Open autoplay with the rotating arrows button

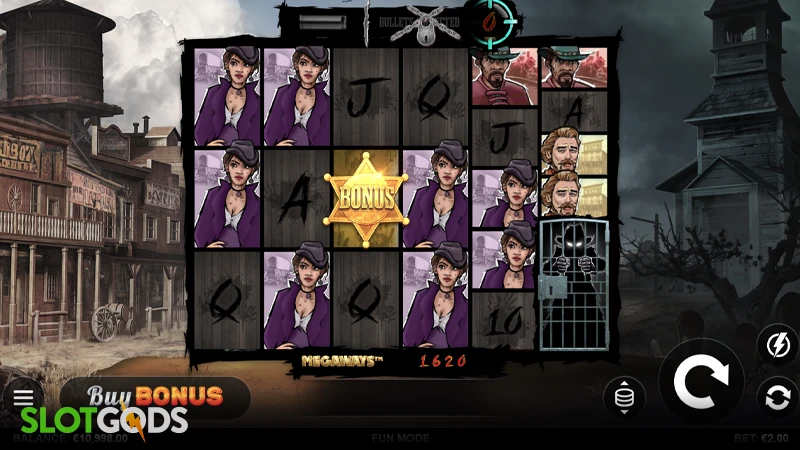tap(775, 397)
